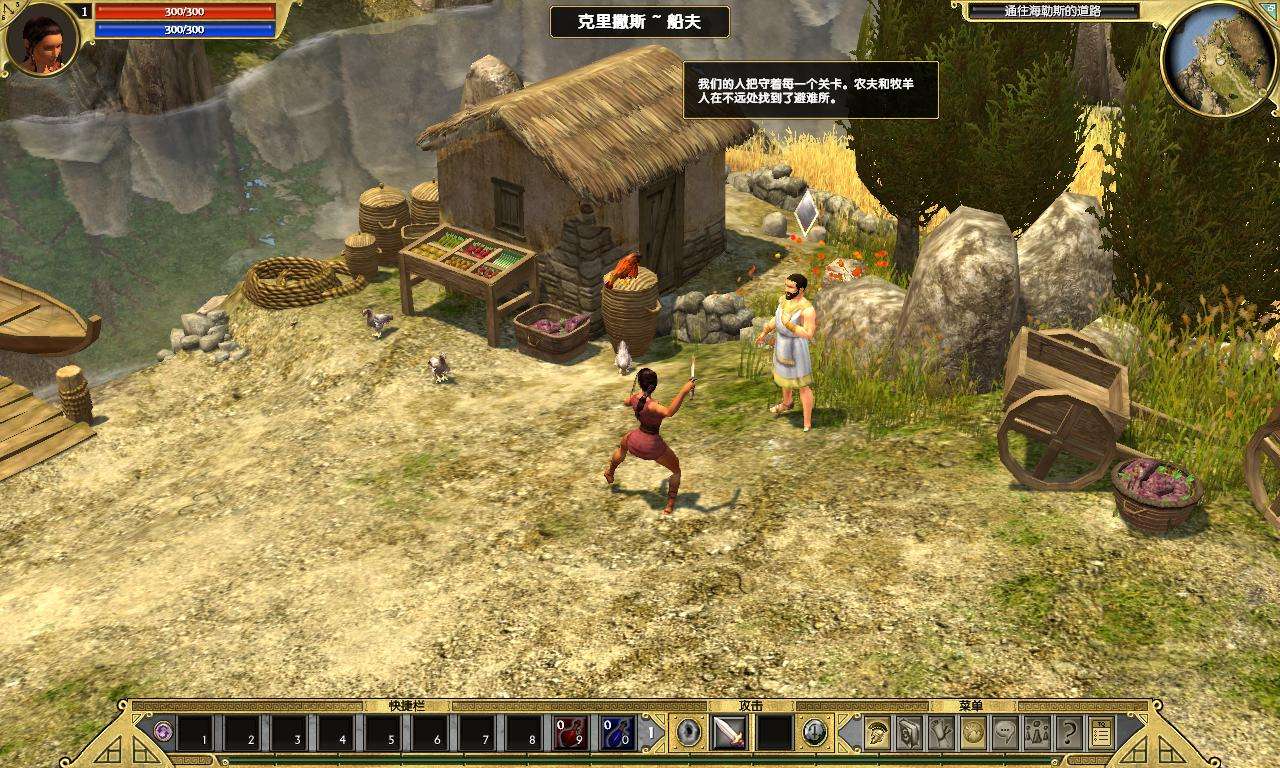Select the empty secondary attack slot
1280x768 pixels.
(774, 733)
